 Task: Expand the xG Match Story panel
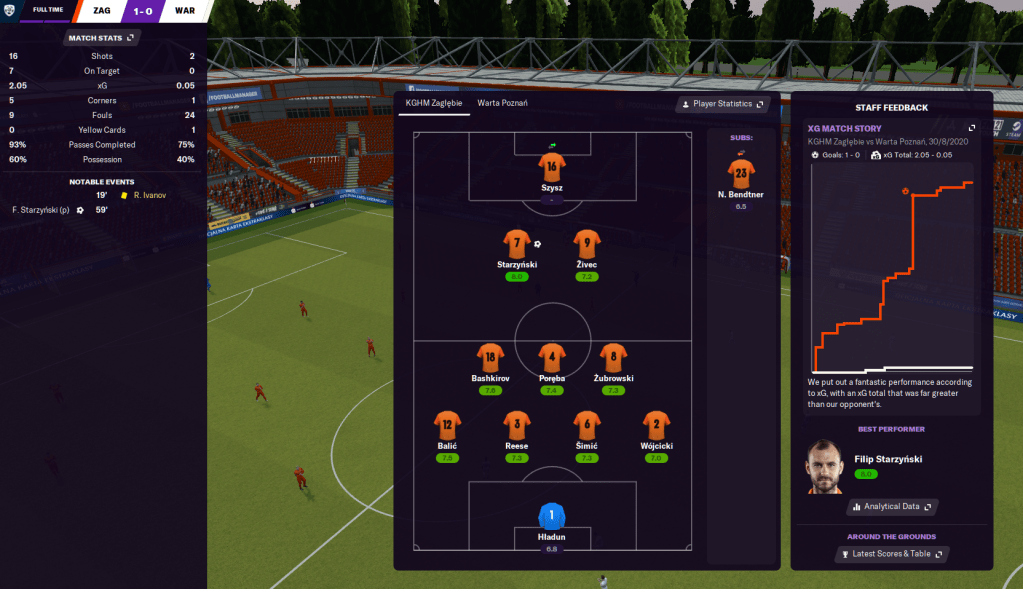pyautogui.click(x=971, y=128)
